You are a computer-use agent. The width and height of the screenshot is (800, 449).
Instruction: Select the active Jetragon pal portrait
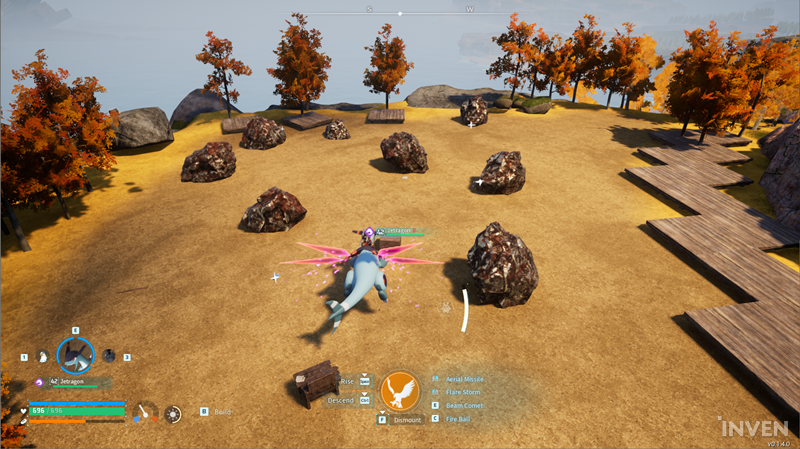tap(75, 355)
